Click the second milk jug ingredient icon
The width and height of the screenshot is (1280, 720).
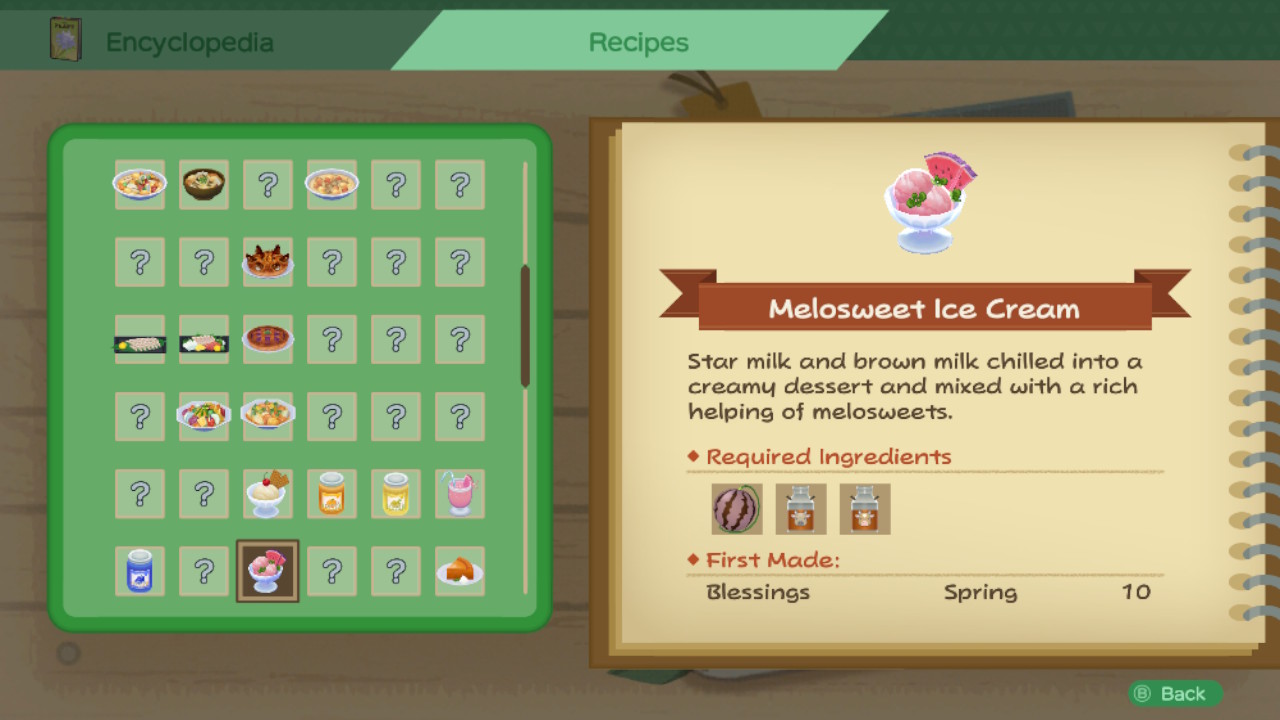click(x=864, y=509)
